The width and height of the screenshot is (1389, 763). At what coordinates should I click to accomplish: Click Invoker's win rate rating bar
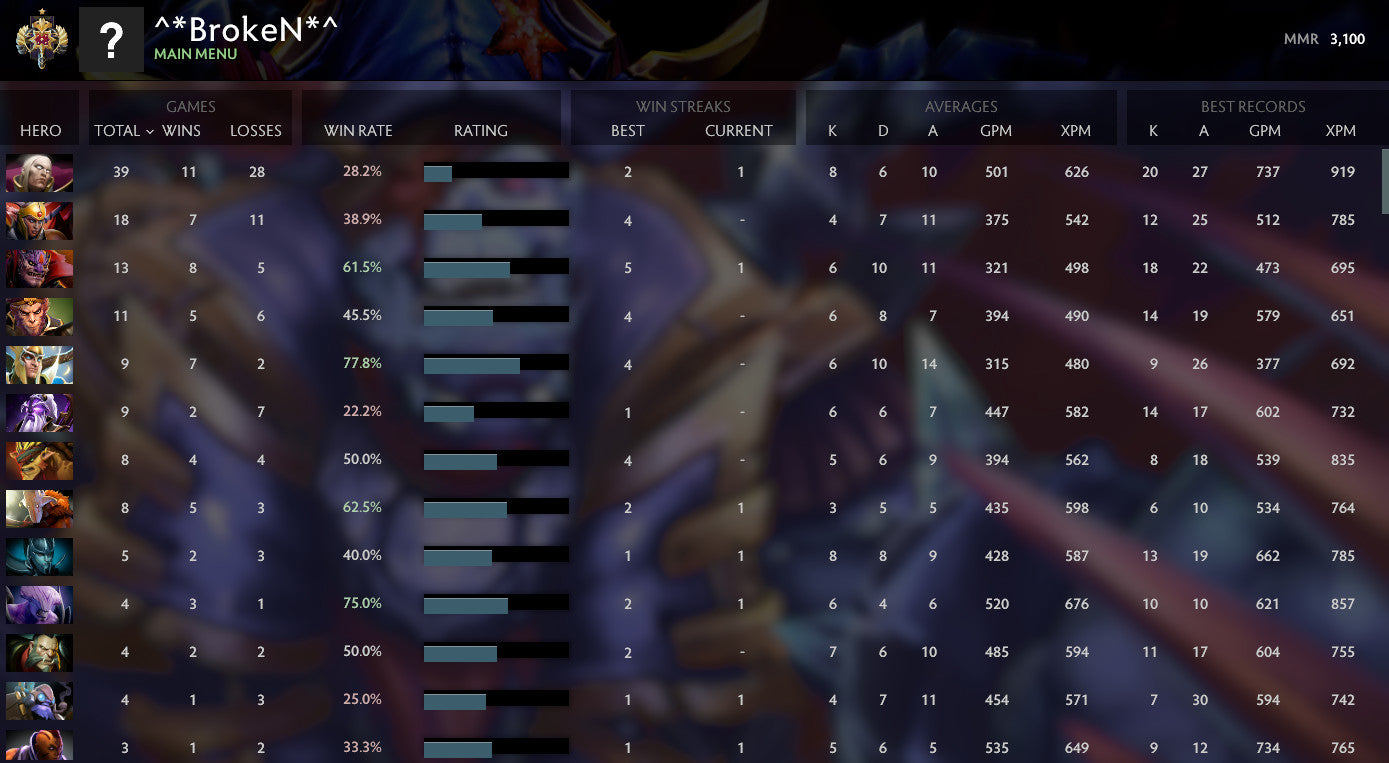[x=495, y=171]
